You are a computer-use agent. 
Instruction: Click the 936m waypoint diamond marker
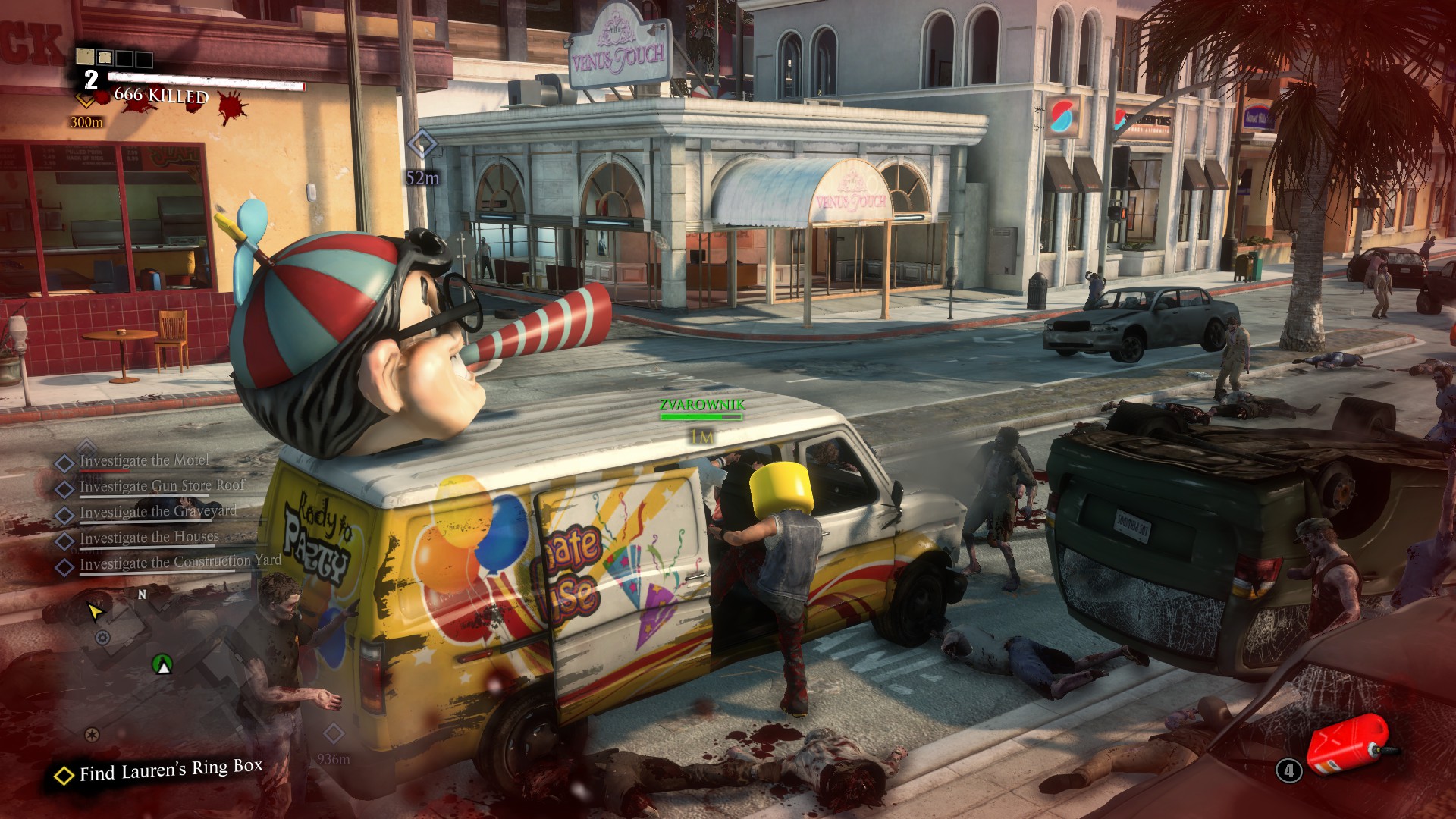click(334, 733)
